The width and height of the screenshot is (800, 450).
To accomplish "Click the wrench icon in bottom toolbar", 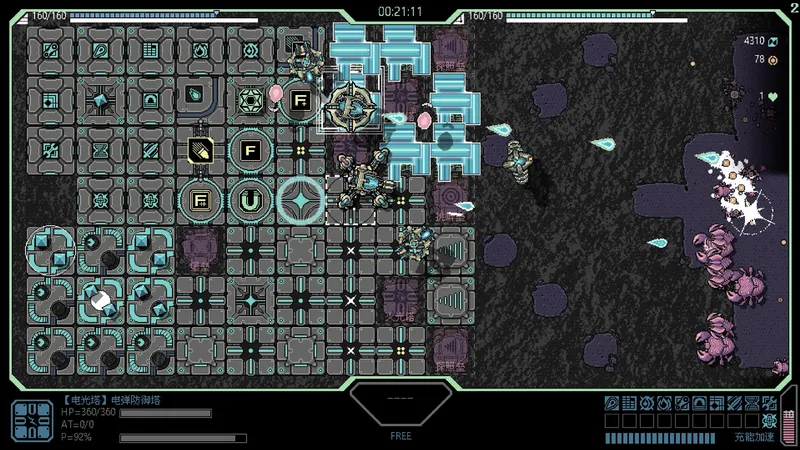I will pyautogui.click(x=769, y=403).
